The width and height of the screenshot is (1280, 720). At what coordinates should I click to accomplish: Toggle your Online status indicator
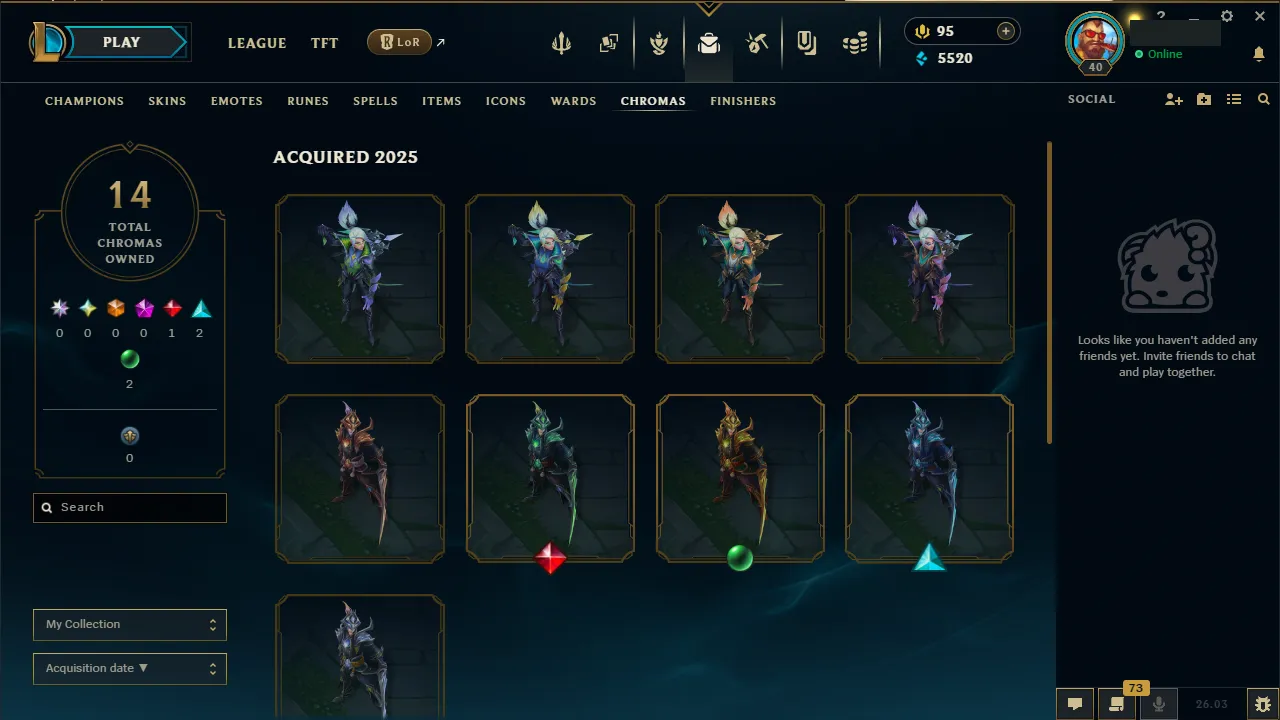[x=1158, y=55]
